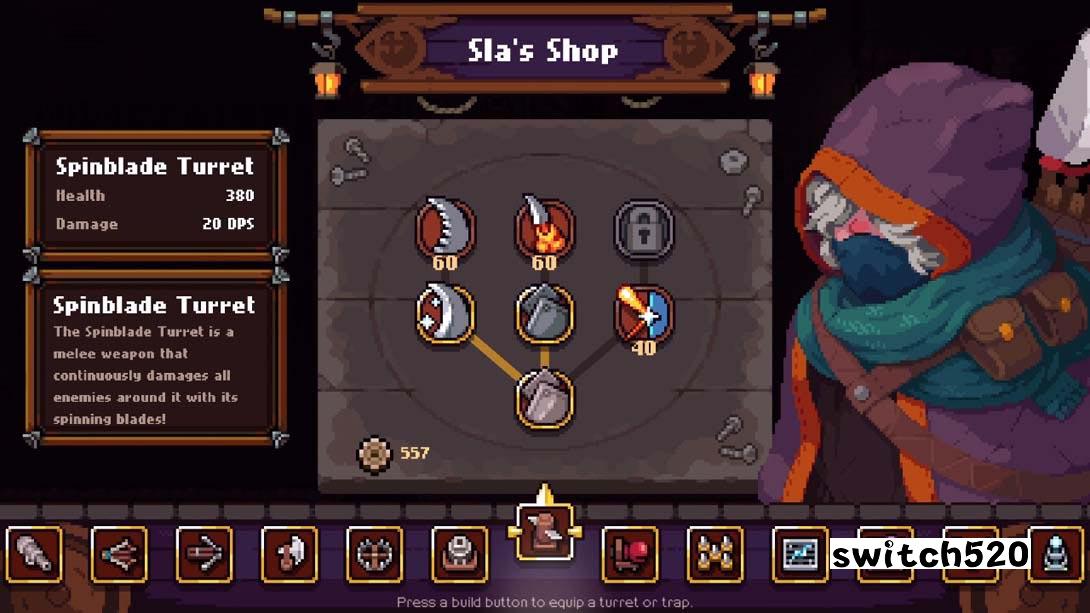Select the blue screen trap build slot
The image size is (1090, 613).
point(800,554)
